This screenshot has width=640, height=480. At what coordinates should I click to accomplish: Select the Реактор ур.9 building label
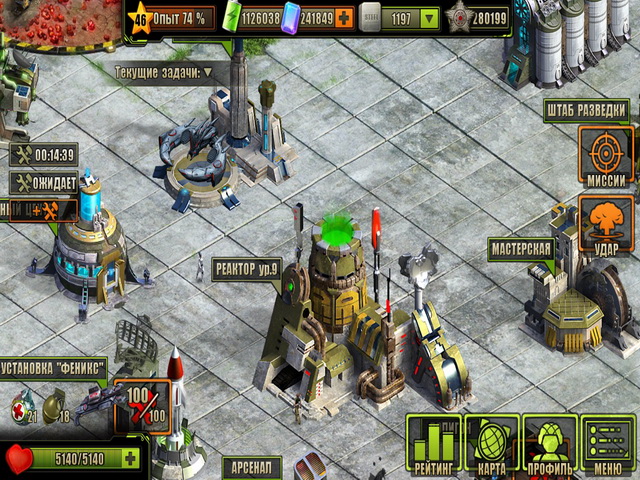(246, 268)
